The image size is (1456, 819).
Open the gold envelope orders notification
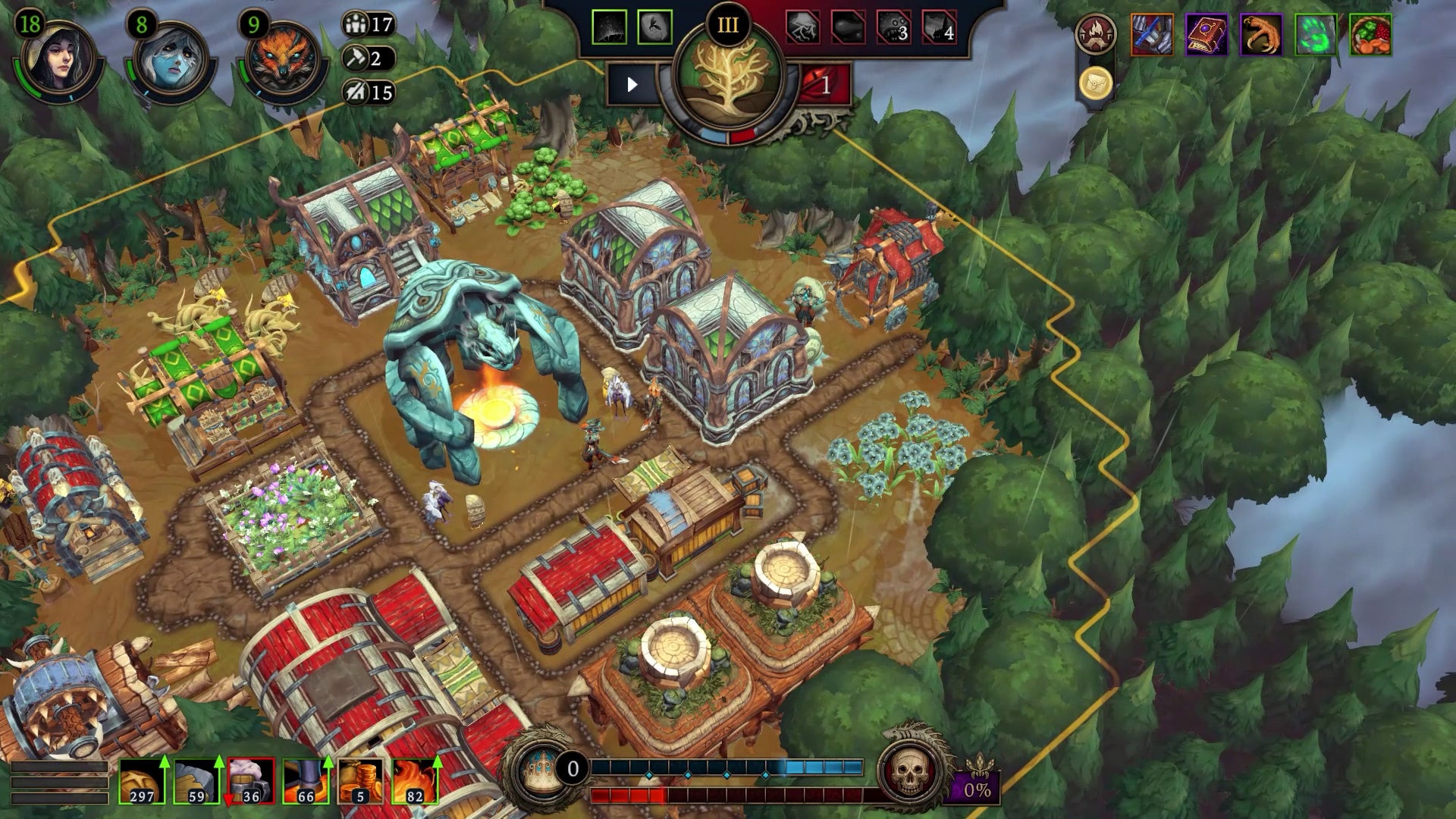tap(1095, 83)
